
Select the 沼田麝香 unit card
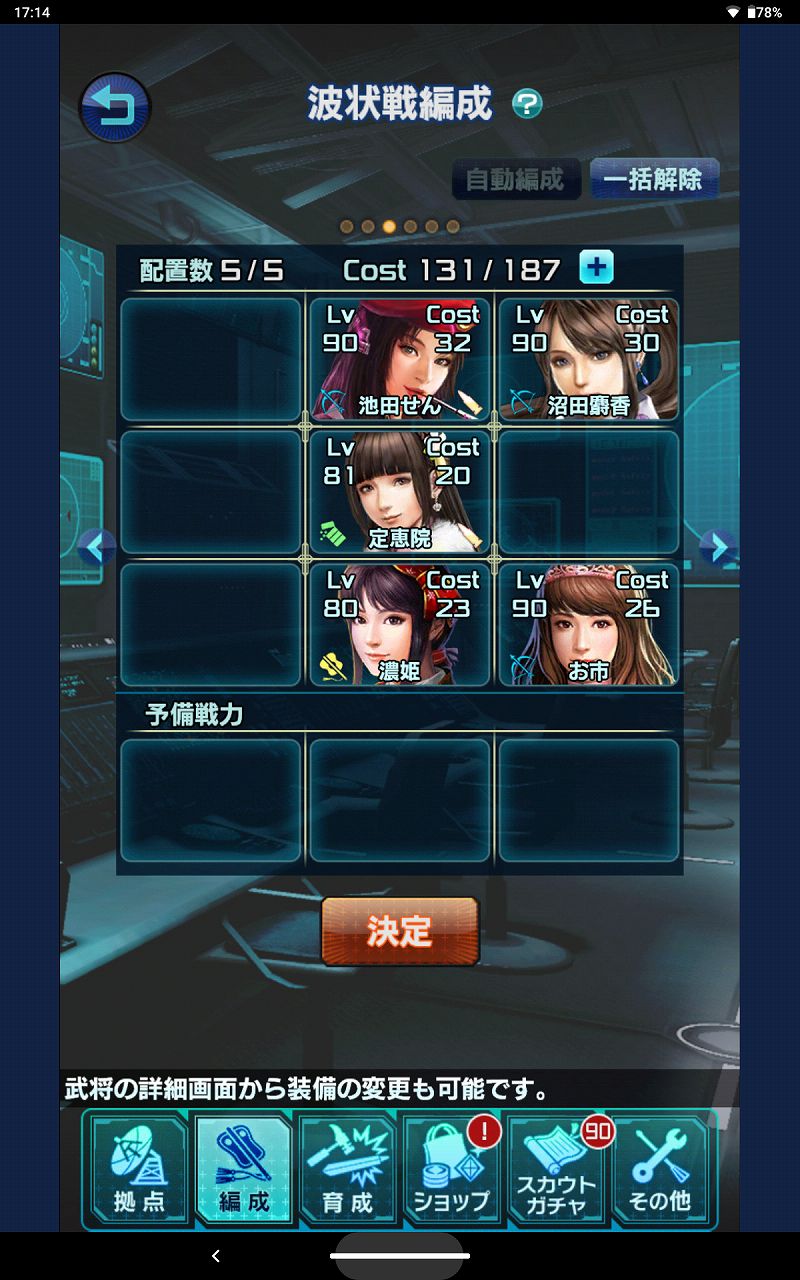coord(588,360)
